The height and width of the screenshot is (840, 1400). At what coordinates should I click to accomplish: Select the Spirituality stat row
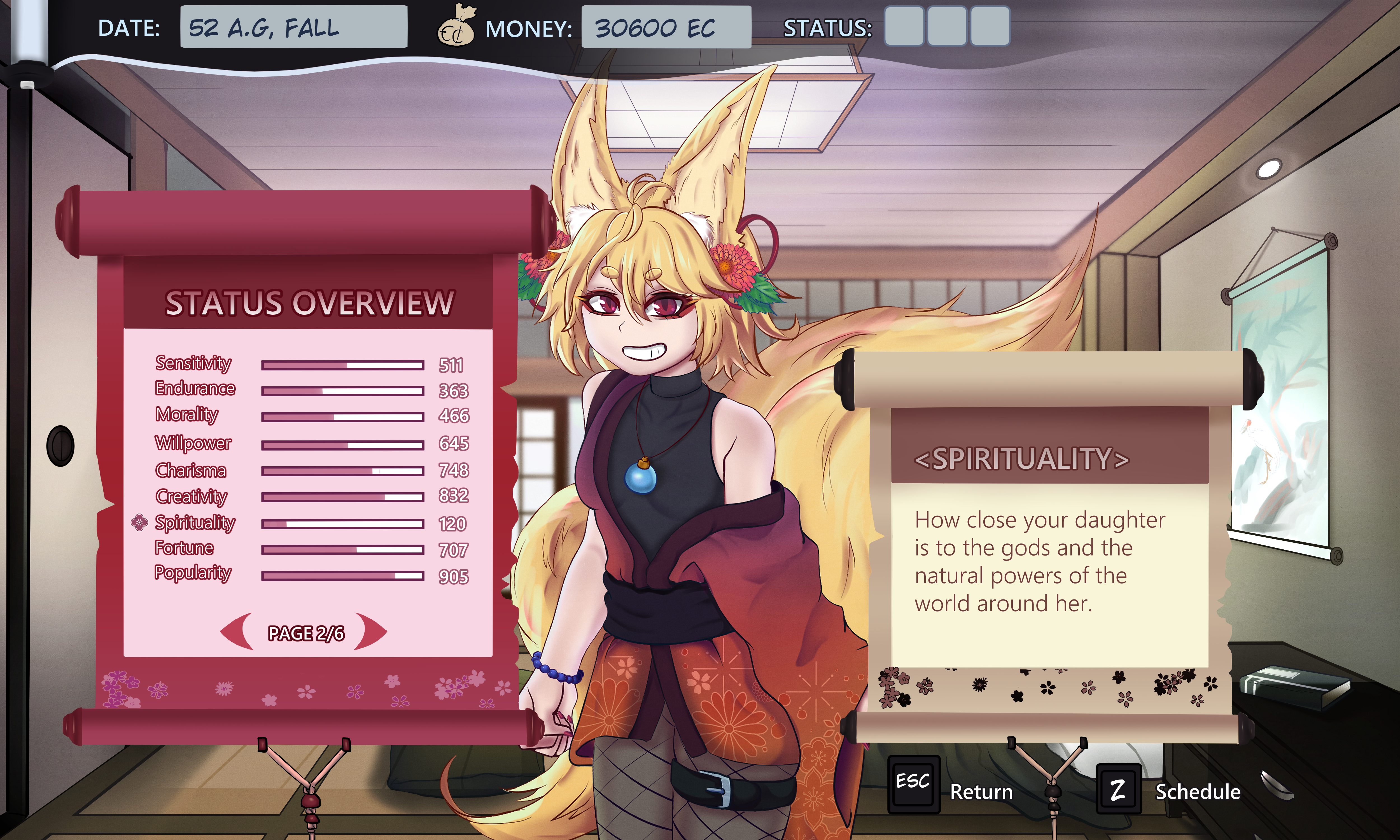click(x=195, y=522)
